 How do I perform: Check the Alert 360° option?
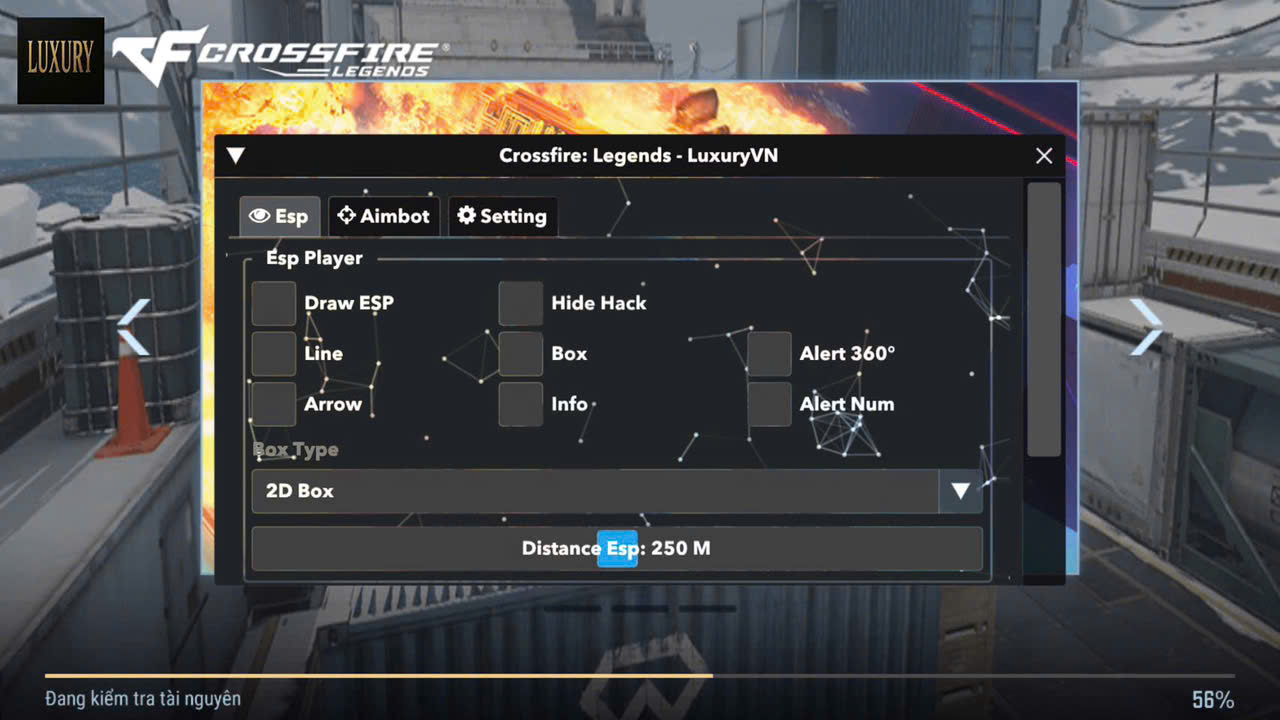(x=768, y=353)
